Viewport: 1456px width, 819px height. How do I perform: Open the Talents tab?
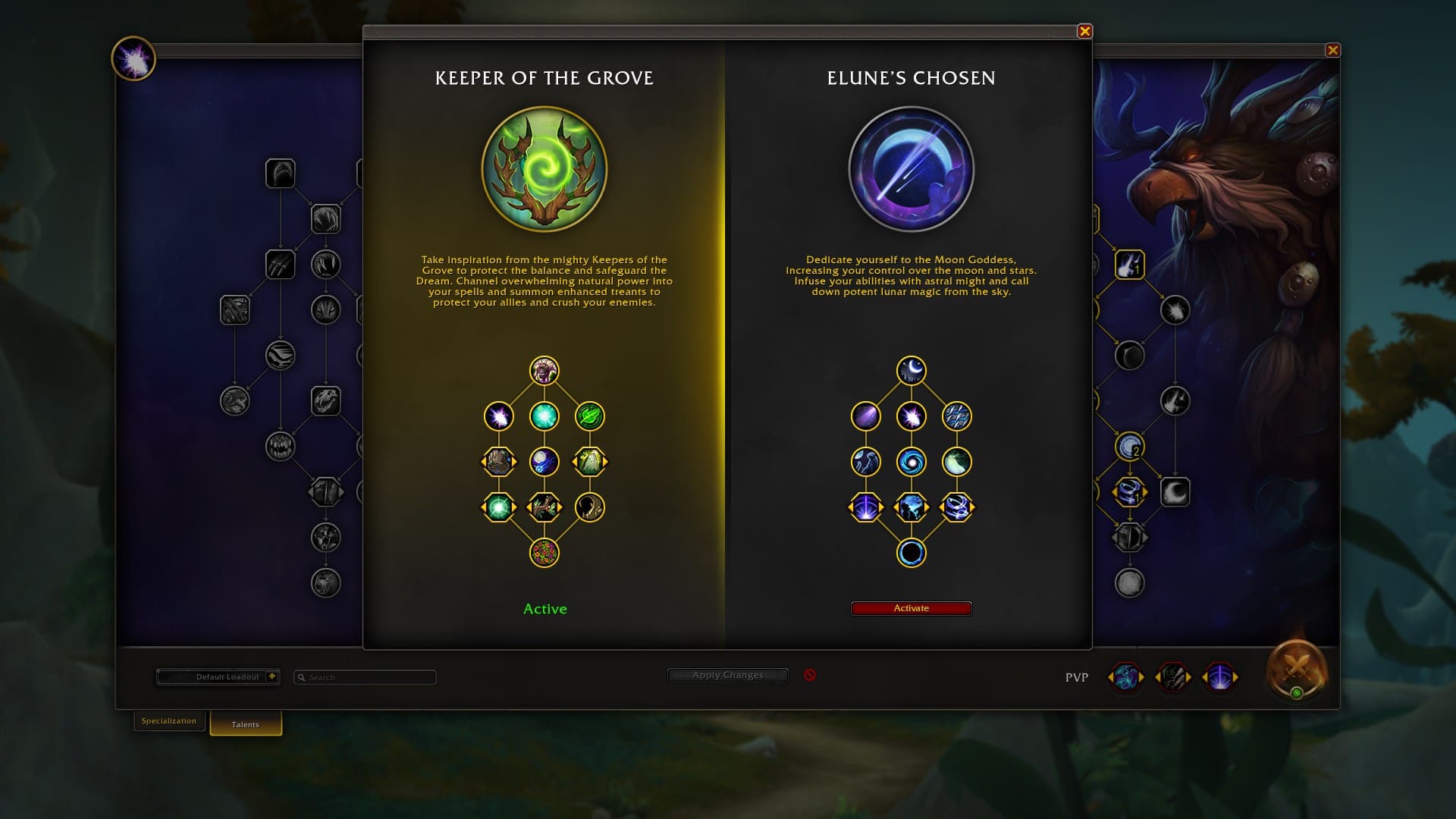point(245,724)
